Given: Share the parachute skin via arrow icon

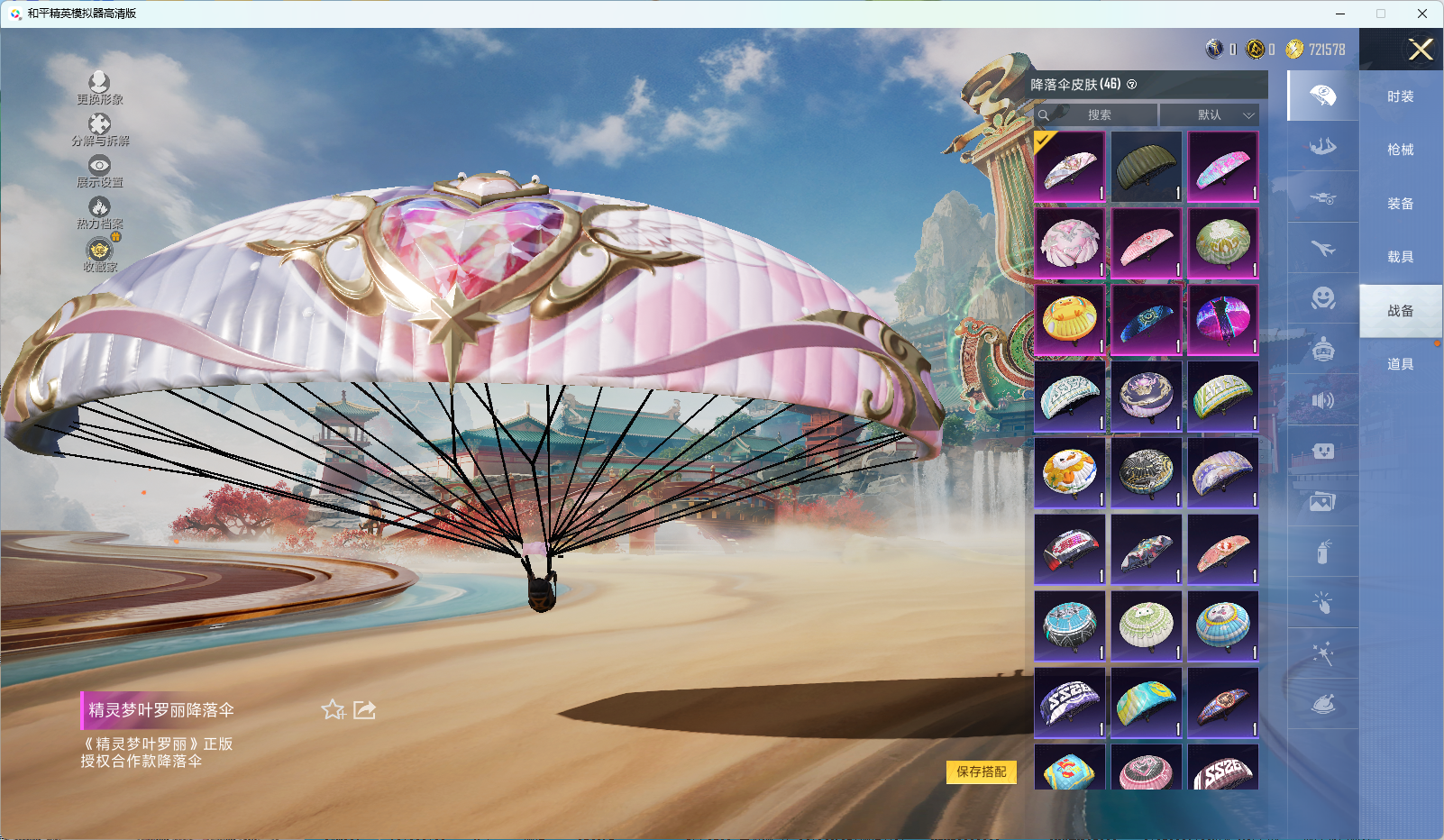Looking at the screenshot, I should click(364, 710).
